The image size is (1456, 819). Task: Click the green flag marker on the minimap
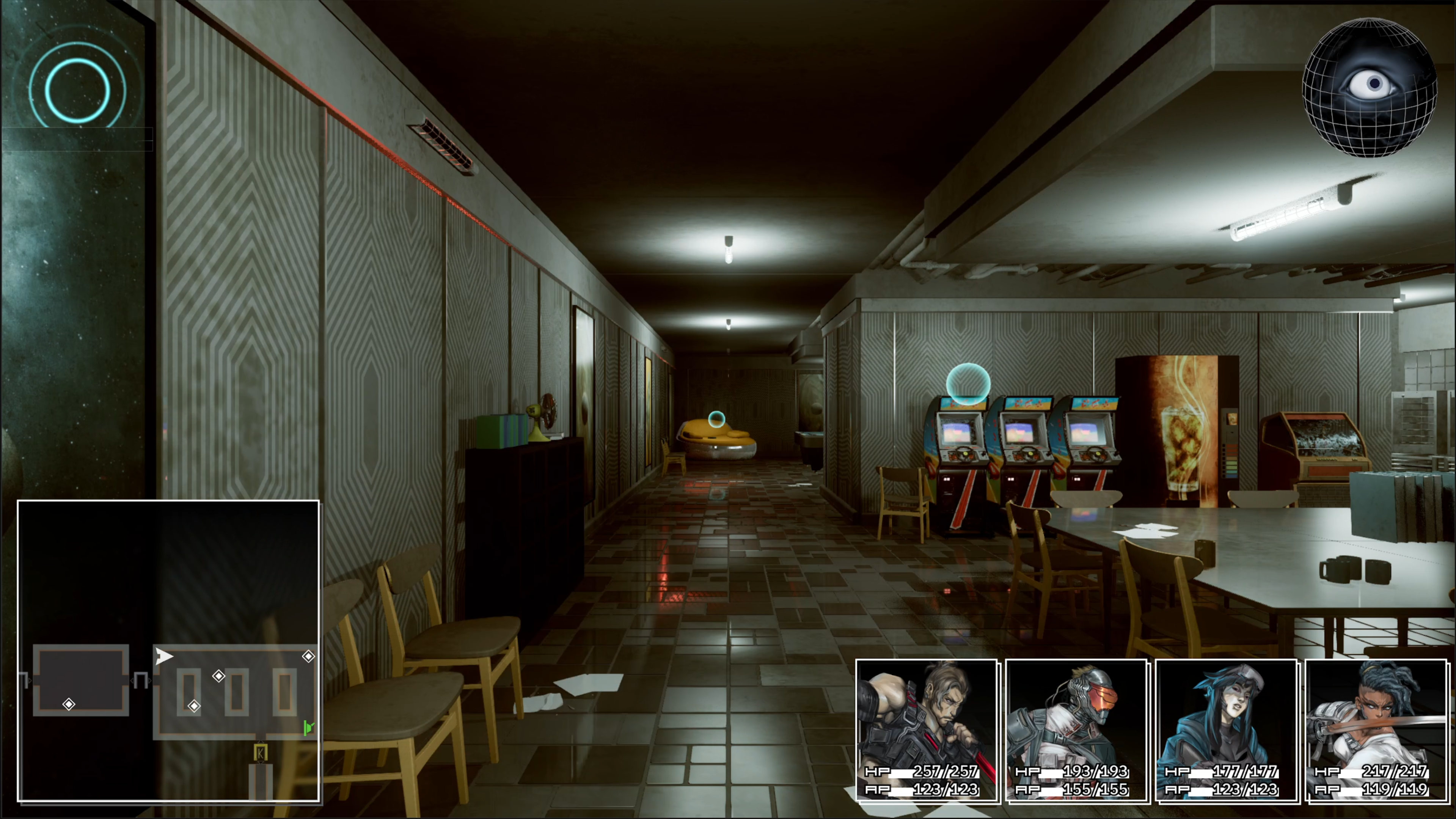308,728
